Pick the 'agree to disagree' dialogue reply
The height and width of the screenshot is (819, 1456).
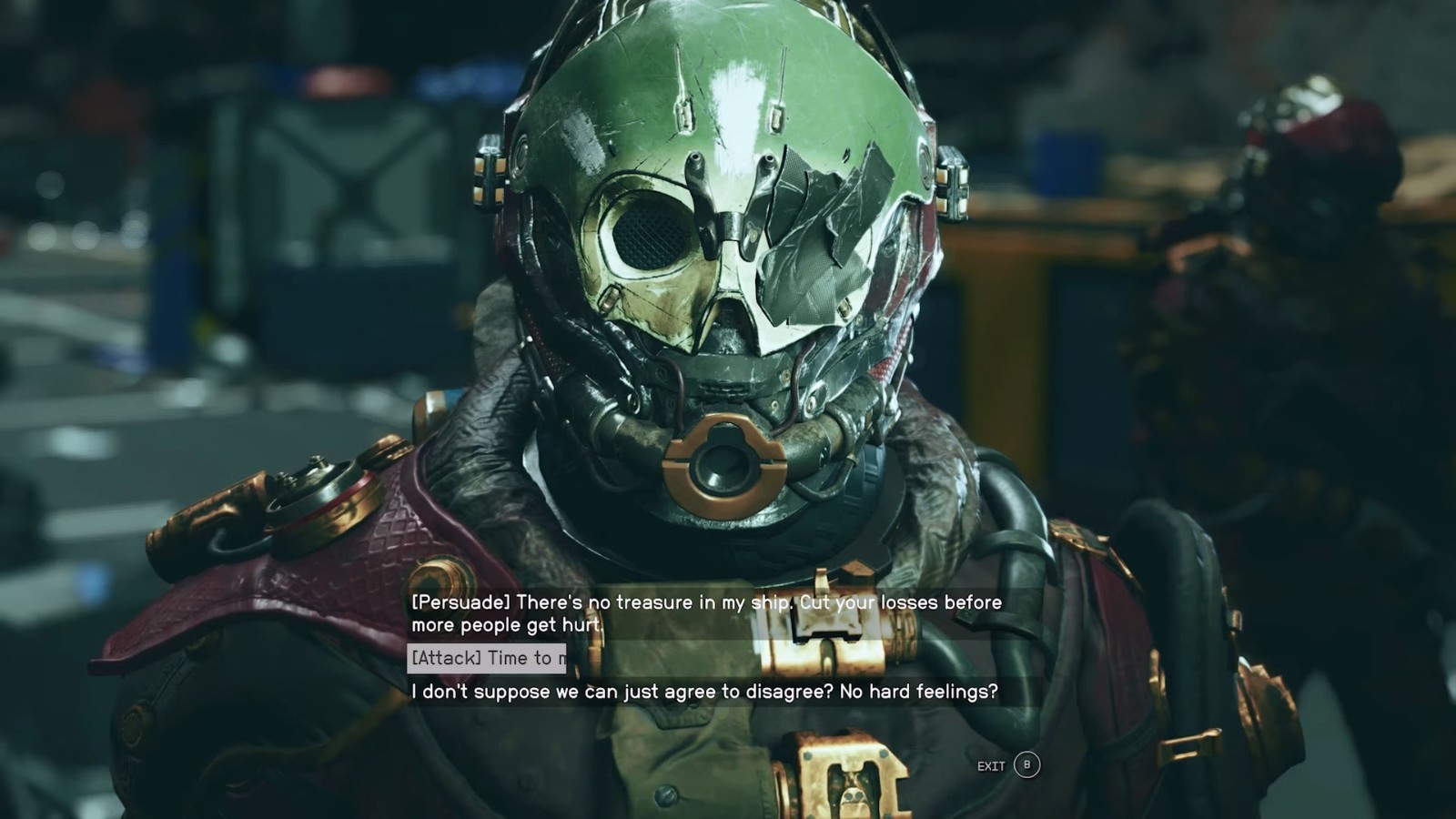[x=704, y=692]
